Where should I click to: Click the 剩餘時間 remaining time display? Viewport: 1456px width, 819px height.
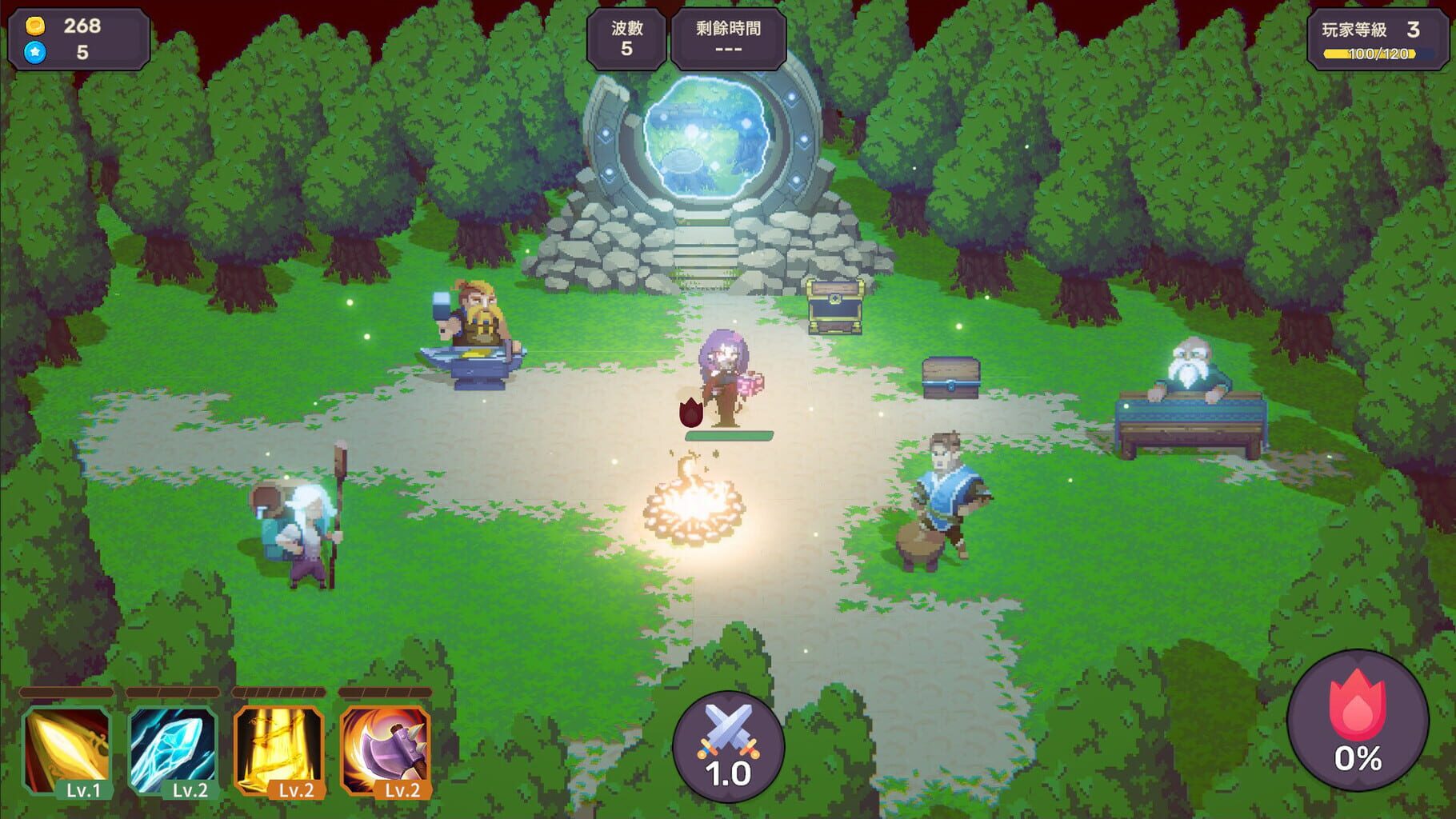[x=726, y=40]
